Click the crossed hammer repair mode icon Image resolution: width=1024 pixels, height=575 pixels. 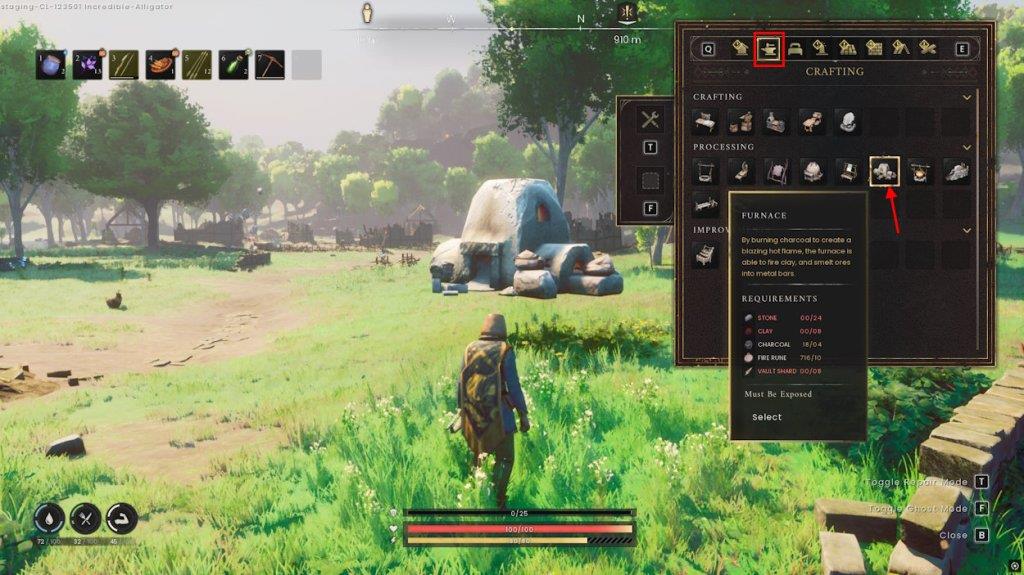[650, 120]
